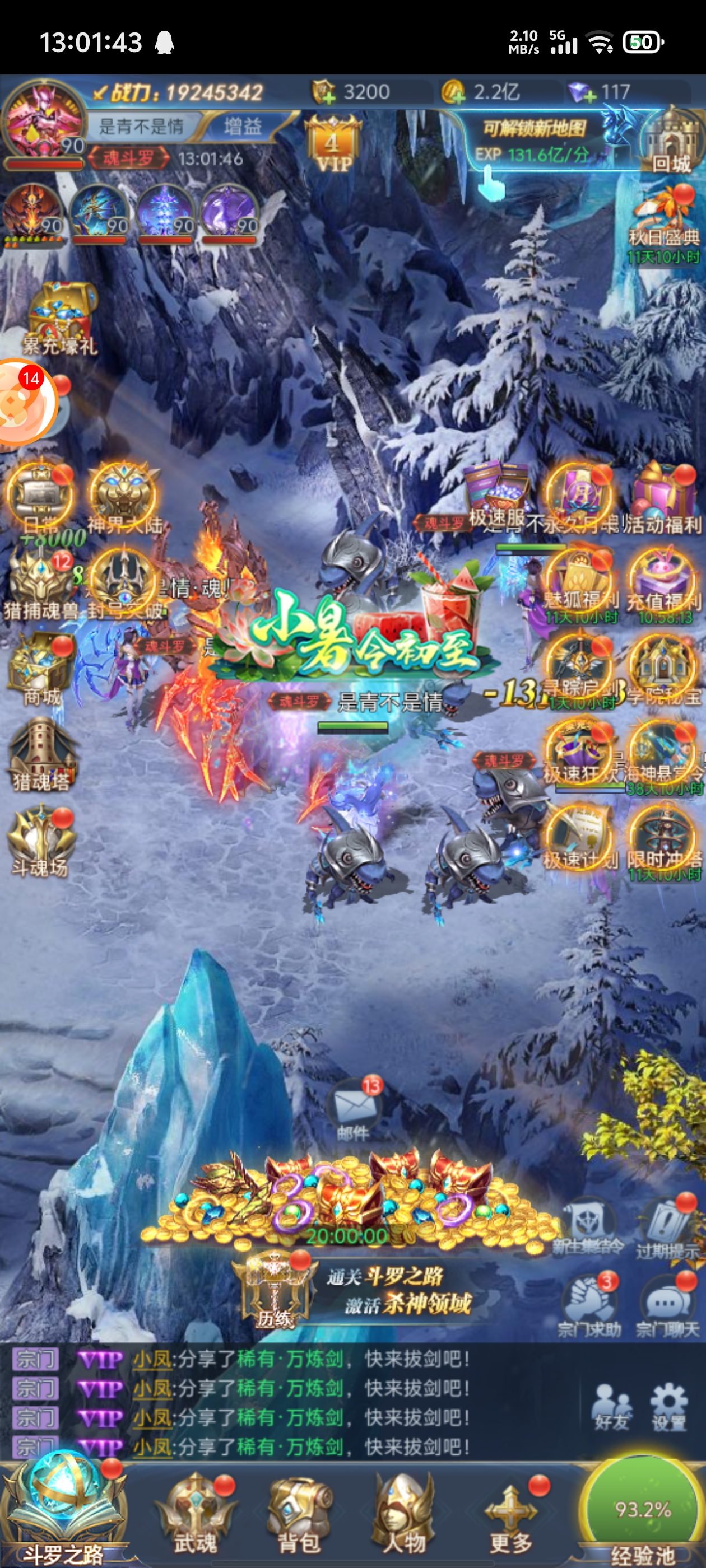Image resolution: width=706 pixels, height=1568 pixels.
Task: Open the 商城 shop
Action: (41, 668)
